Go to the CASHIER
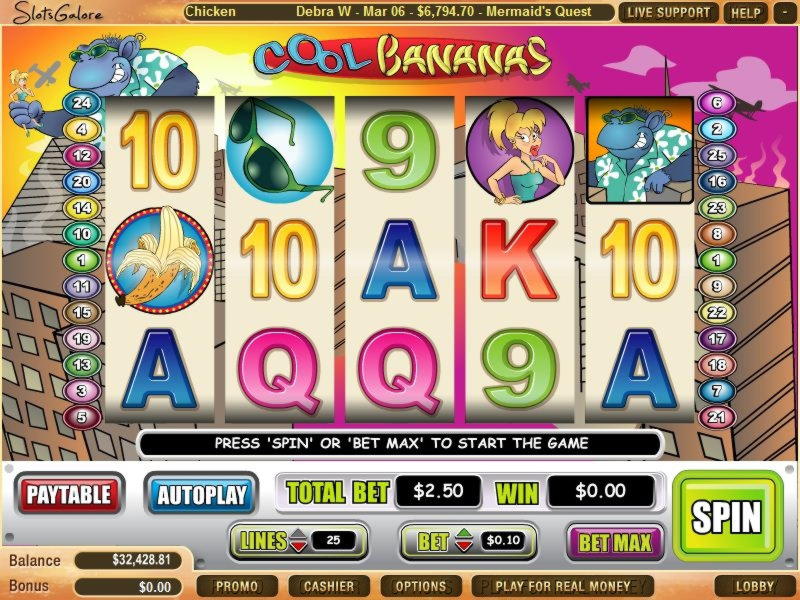The height and width of the screenshot is (600, 800). click(x=329, y=586)
